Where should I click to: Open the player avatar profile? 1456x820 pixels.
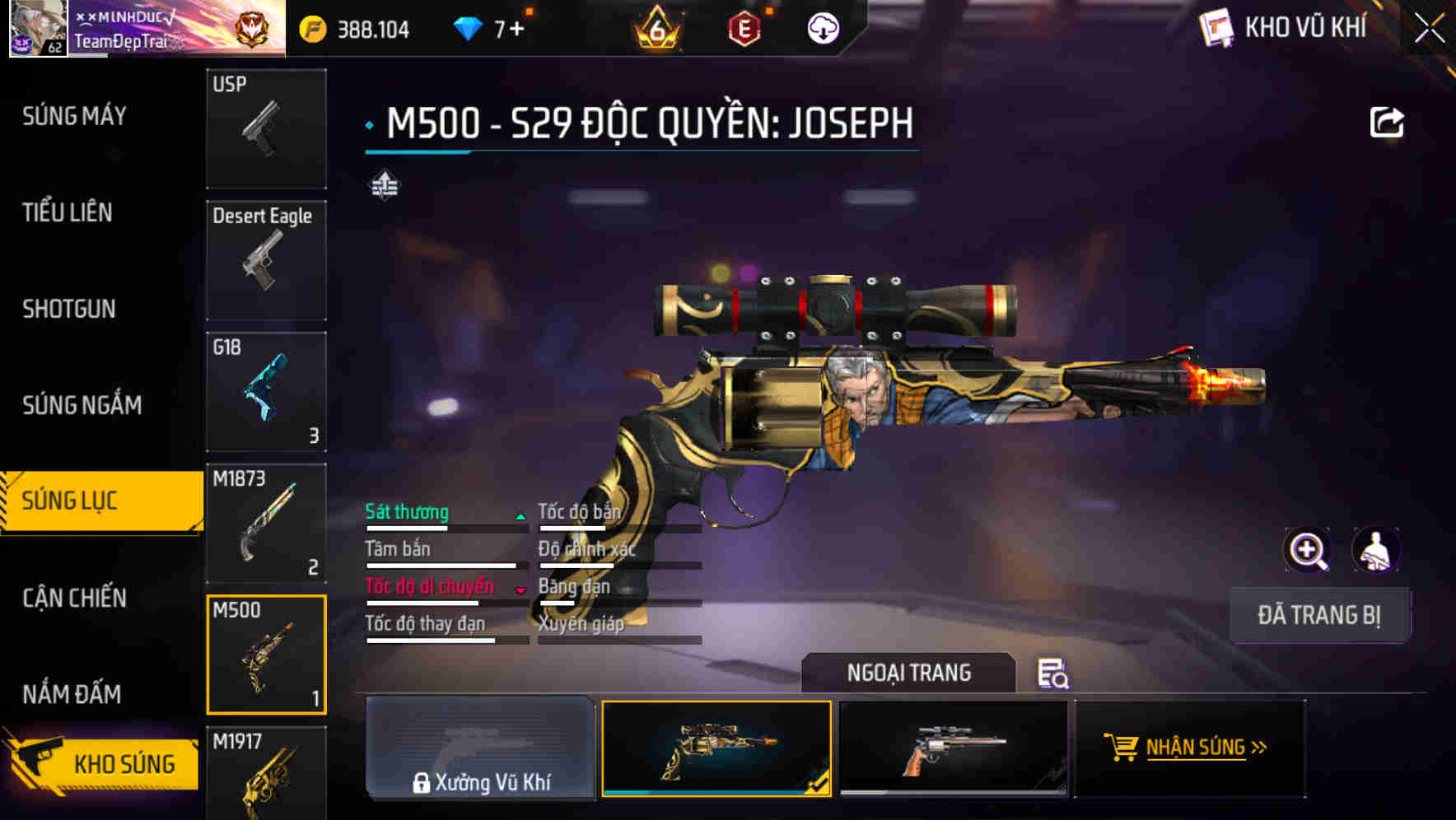37,29
